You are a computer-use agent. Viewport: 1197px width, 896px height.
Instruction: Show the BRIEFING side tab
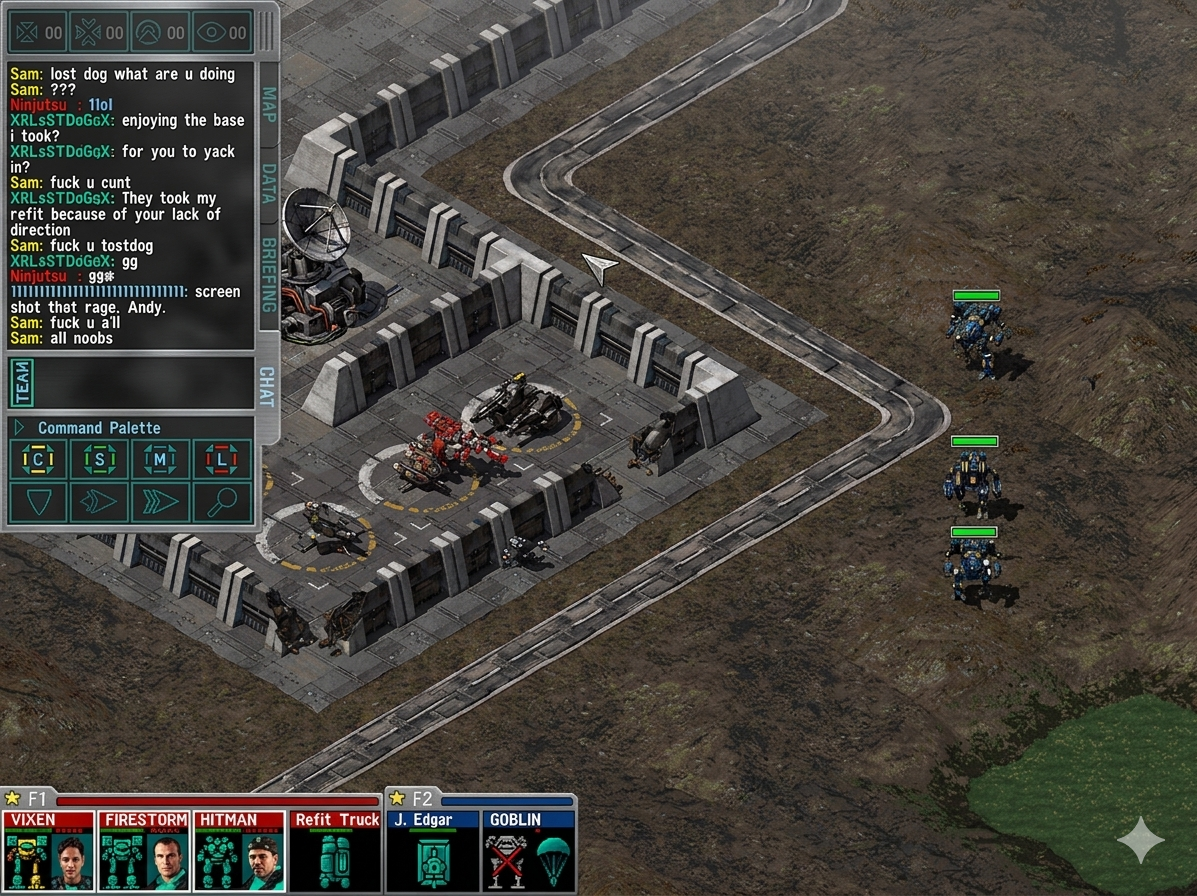pos(268,274)
